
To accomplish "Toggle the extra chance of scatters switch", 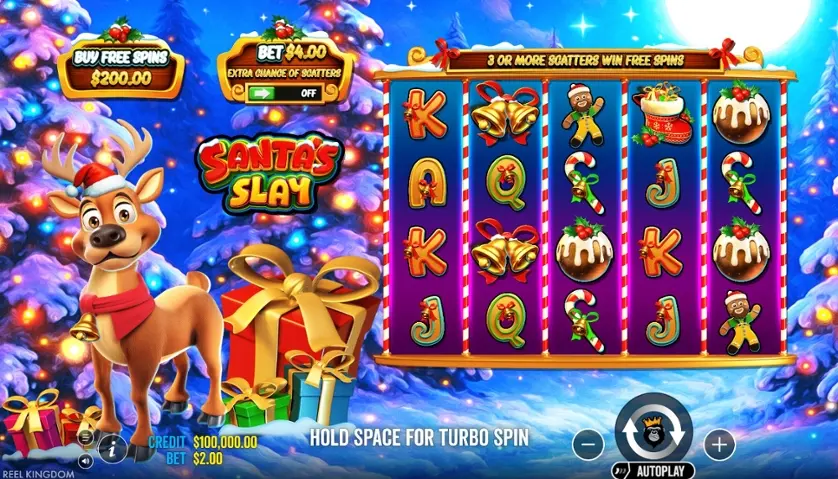I will click(285, 93).
